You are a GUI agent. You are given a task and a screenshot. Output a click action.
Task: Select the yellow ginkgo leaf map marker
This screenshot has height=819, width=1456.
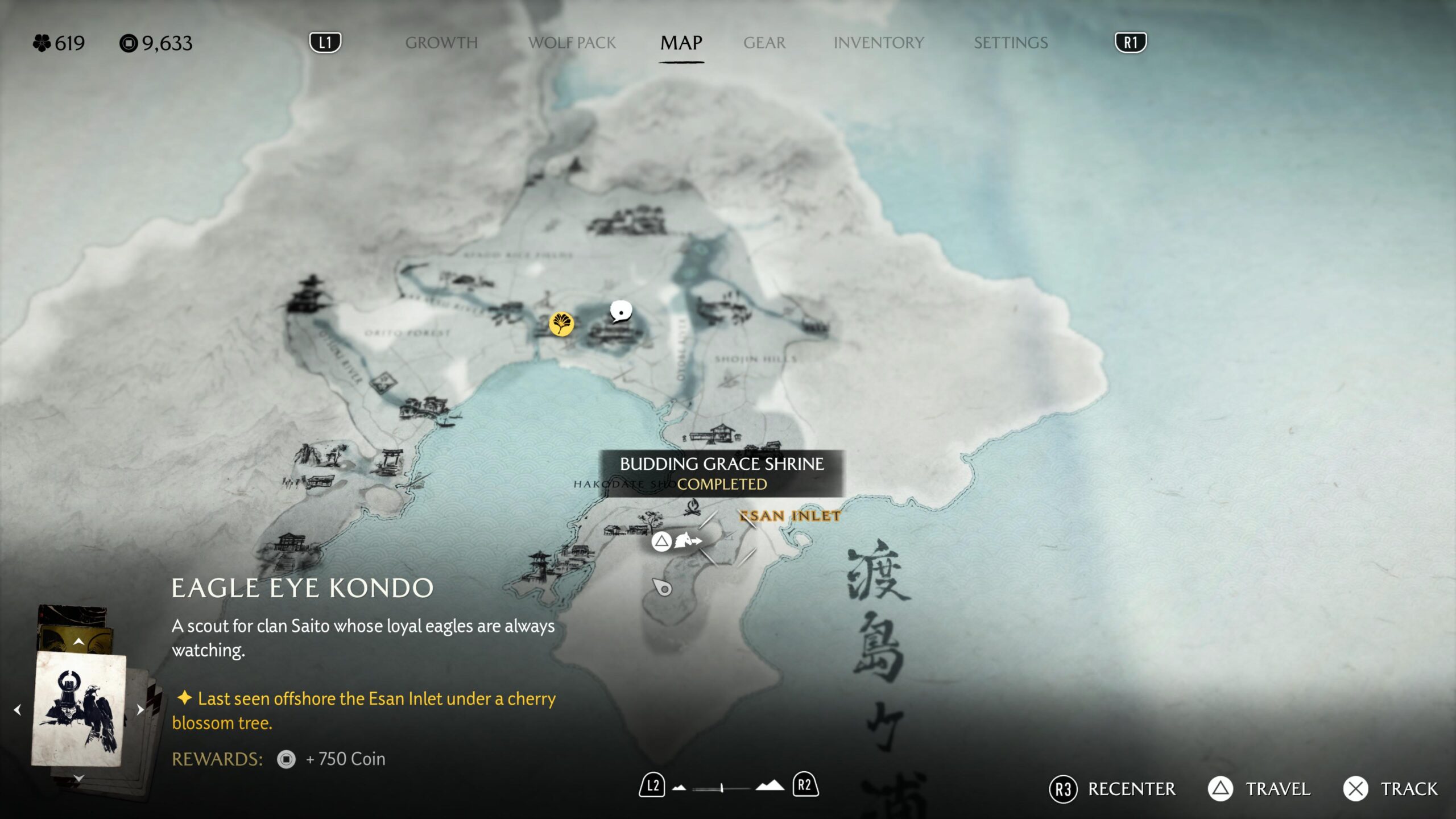561,324
